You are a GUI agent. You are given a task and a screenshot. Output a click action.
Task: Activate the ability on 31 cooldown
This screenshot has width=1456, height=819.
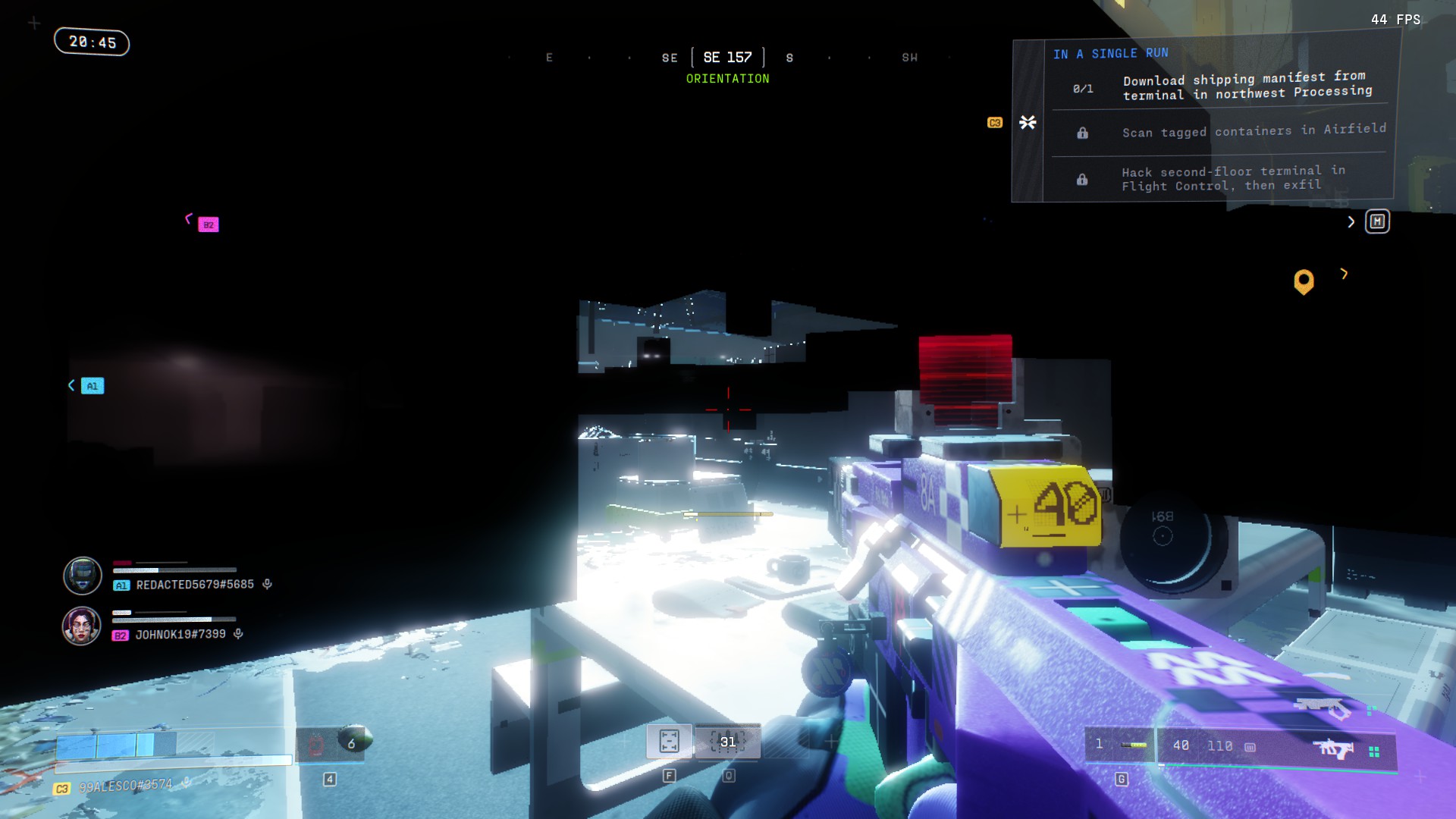click(727, 741)
